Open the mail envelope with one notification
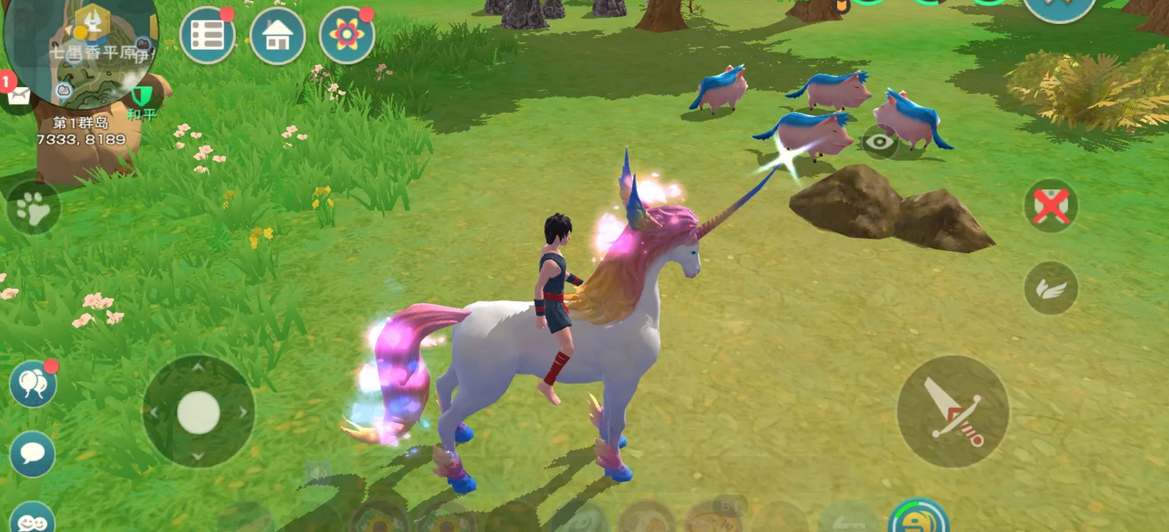Viewport: 1169px width, 532px height. coord(18,94)
